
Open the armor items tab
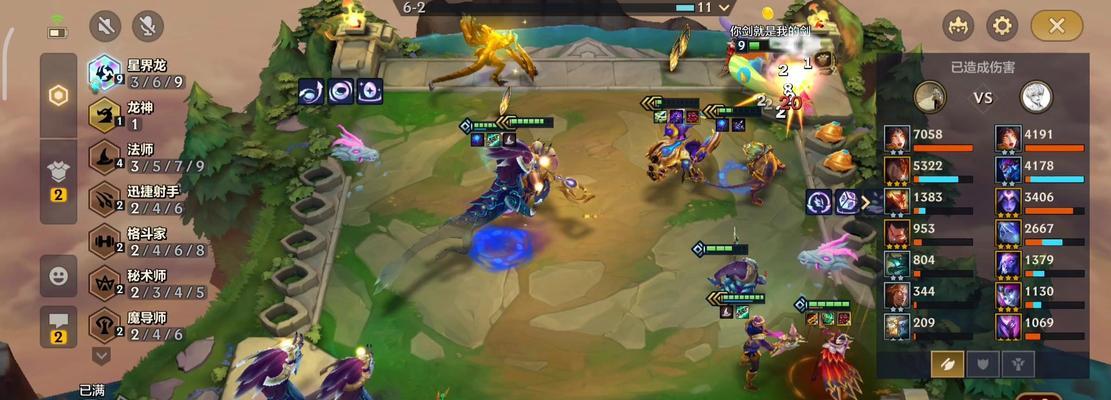[x=58, y=176]
